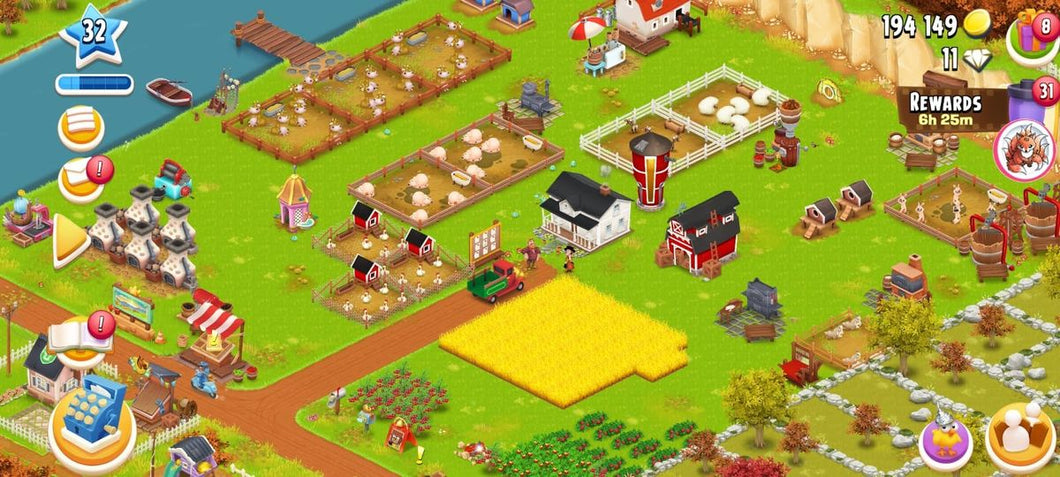Viewport: 1060px width, 477px height.
Task: Open the friends list button
Action: 1021,437
